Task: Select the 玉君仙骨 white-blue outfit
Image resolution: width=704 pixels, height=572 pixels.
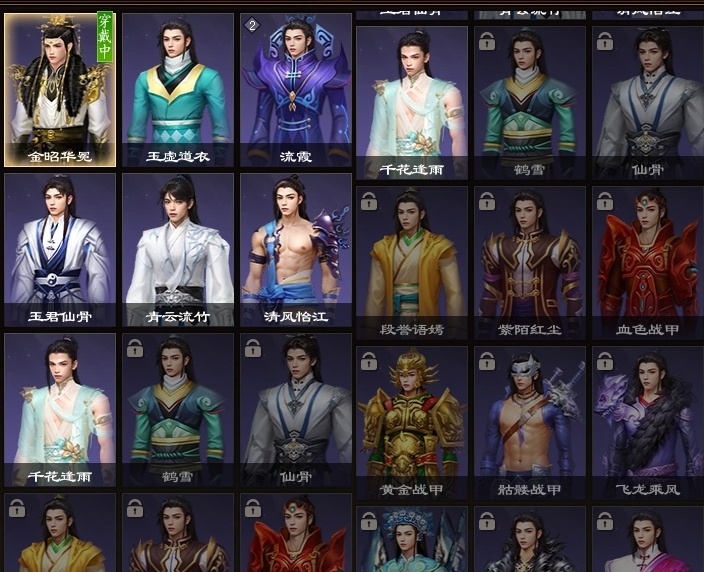Action: coord(60,250)
